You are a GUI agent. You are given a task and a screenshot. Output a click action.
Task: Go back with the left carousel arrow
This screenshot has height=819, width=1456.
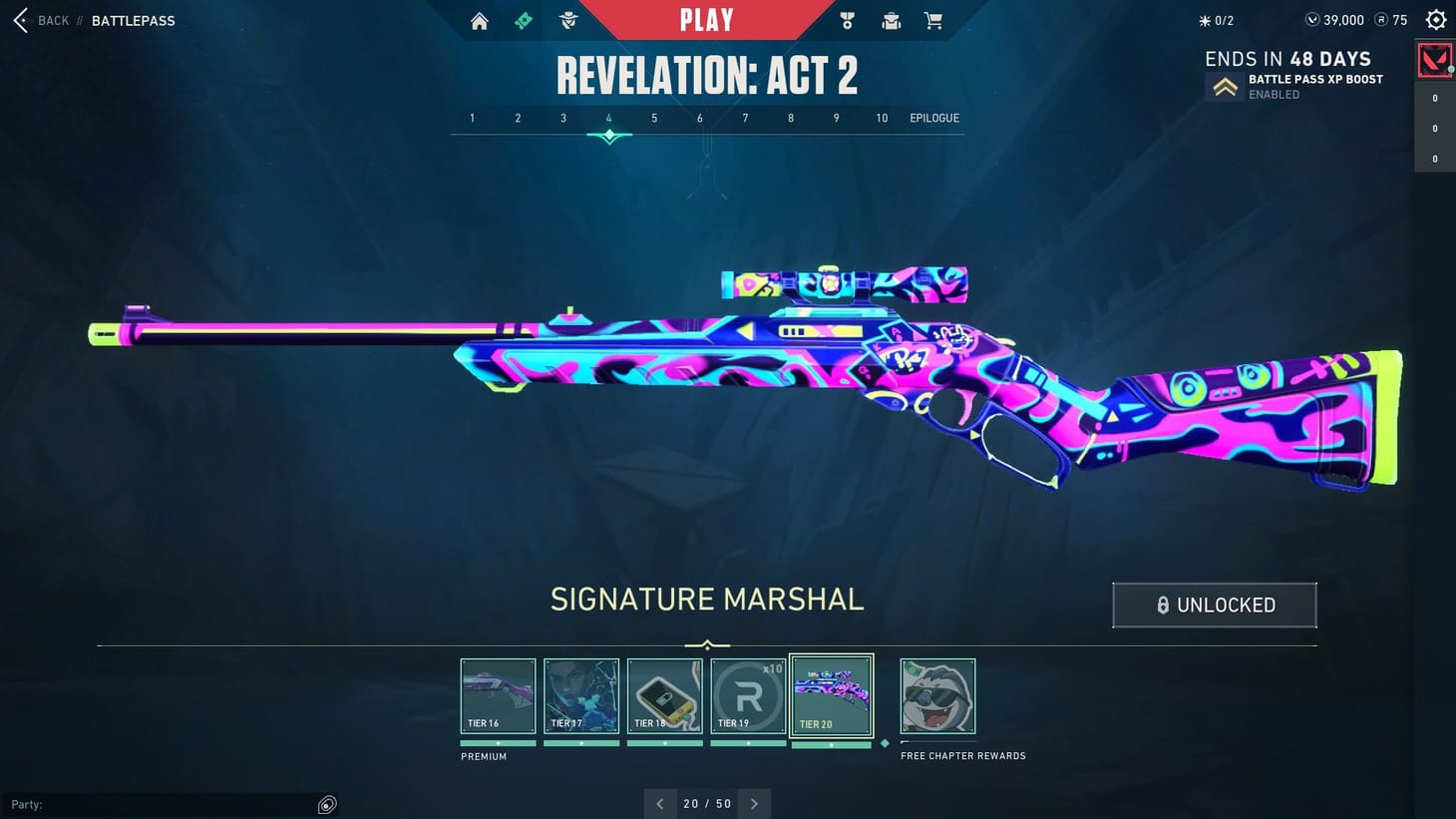[x=659, y=803]
